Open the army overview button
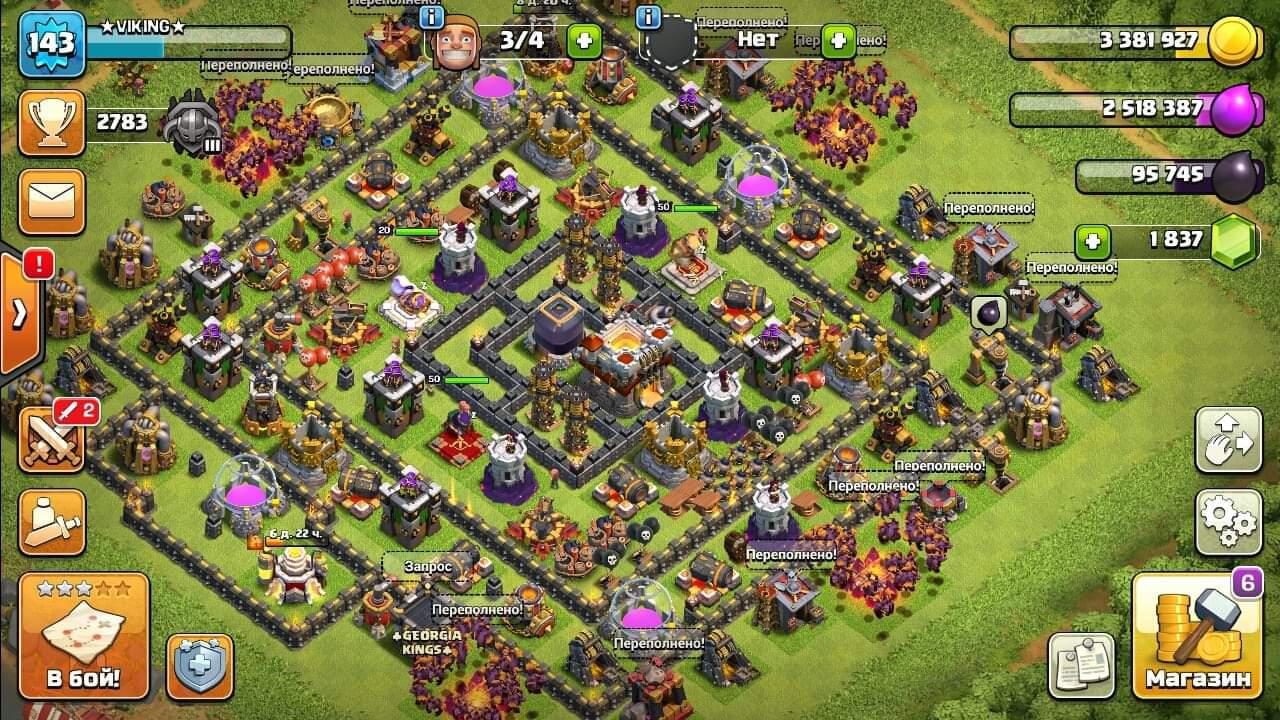 point(51,522)
